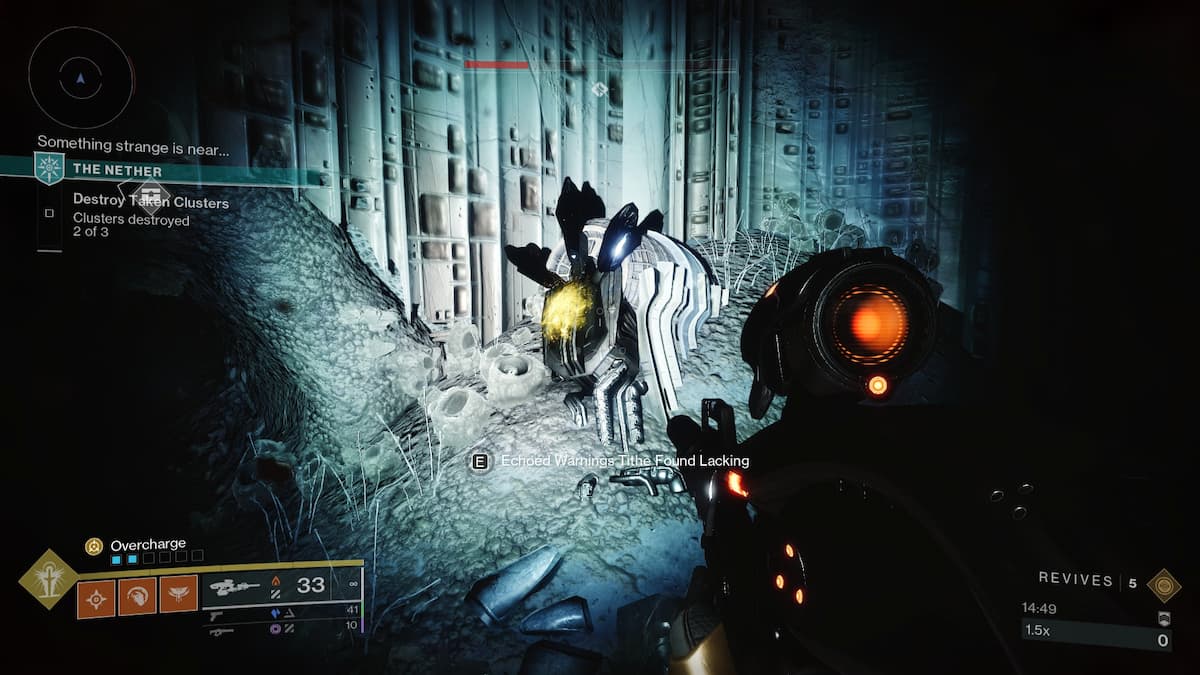Click the gold revive token diamond
Image resolution: width=1200 pixels, height=675 pixels.
click(1163, 584)
